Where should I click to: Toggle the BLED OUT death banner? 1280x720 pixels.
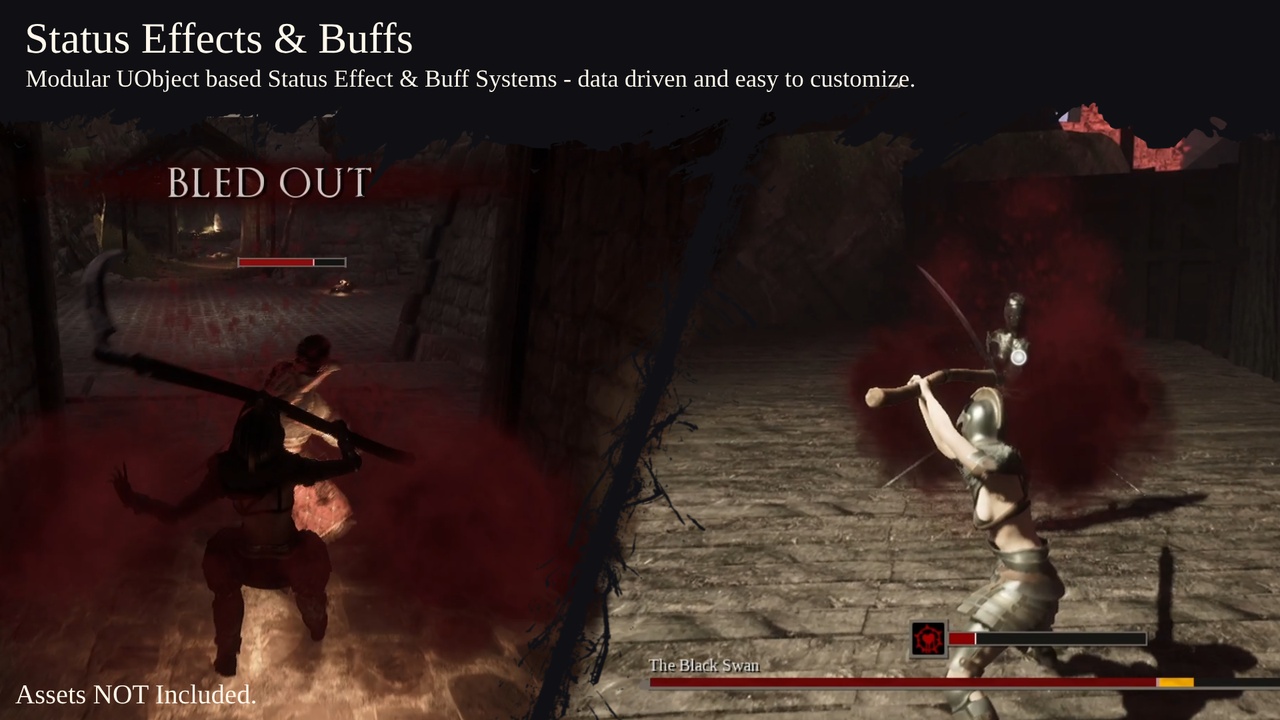(270, 184)
